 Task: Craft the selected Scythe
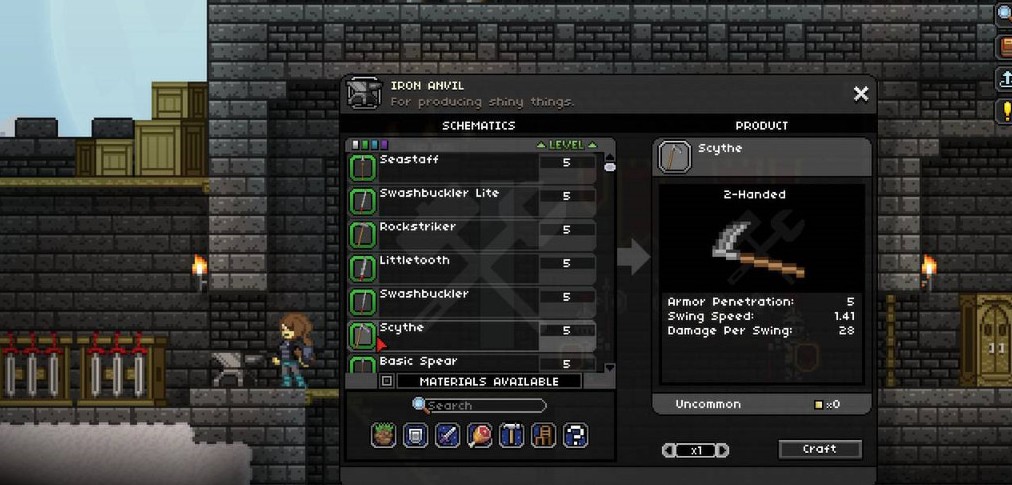(819, 449)
